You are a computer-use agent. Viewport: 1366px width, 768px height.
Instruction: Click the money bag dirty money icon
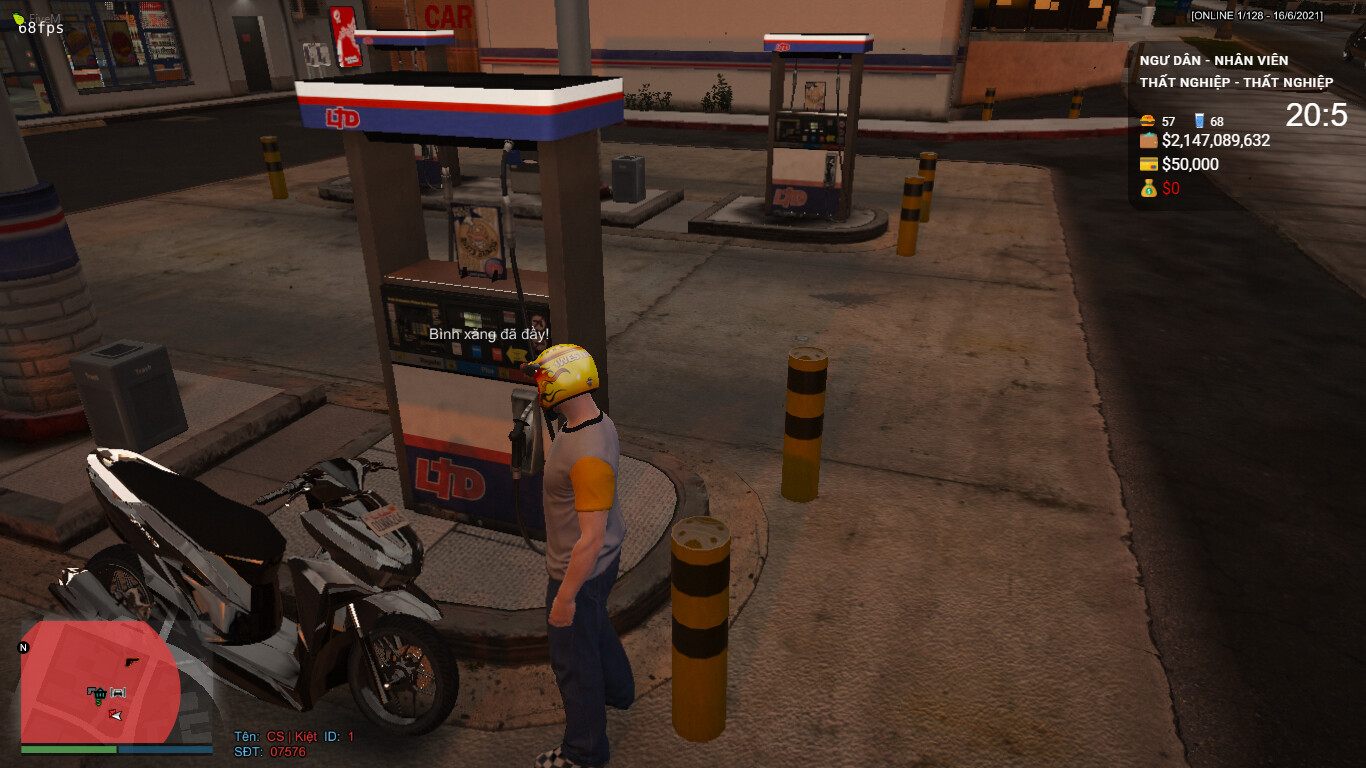pyautogui.click(x=1148, y=188)
